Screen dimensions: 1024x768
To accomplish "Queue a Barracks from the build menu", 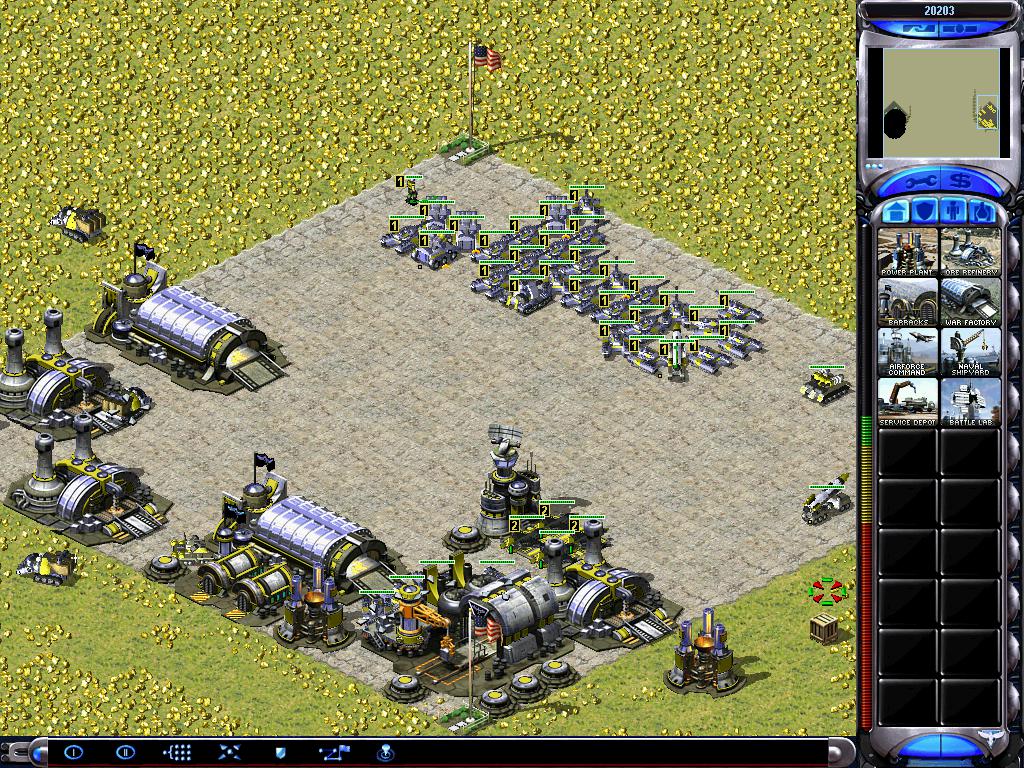I will pyautogui.click(x=908, y=301).
